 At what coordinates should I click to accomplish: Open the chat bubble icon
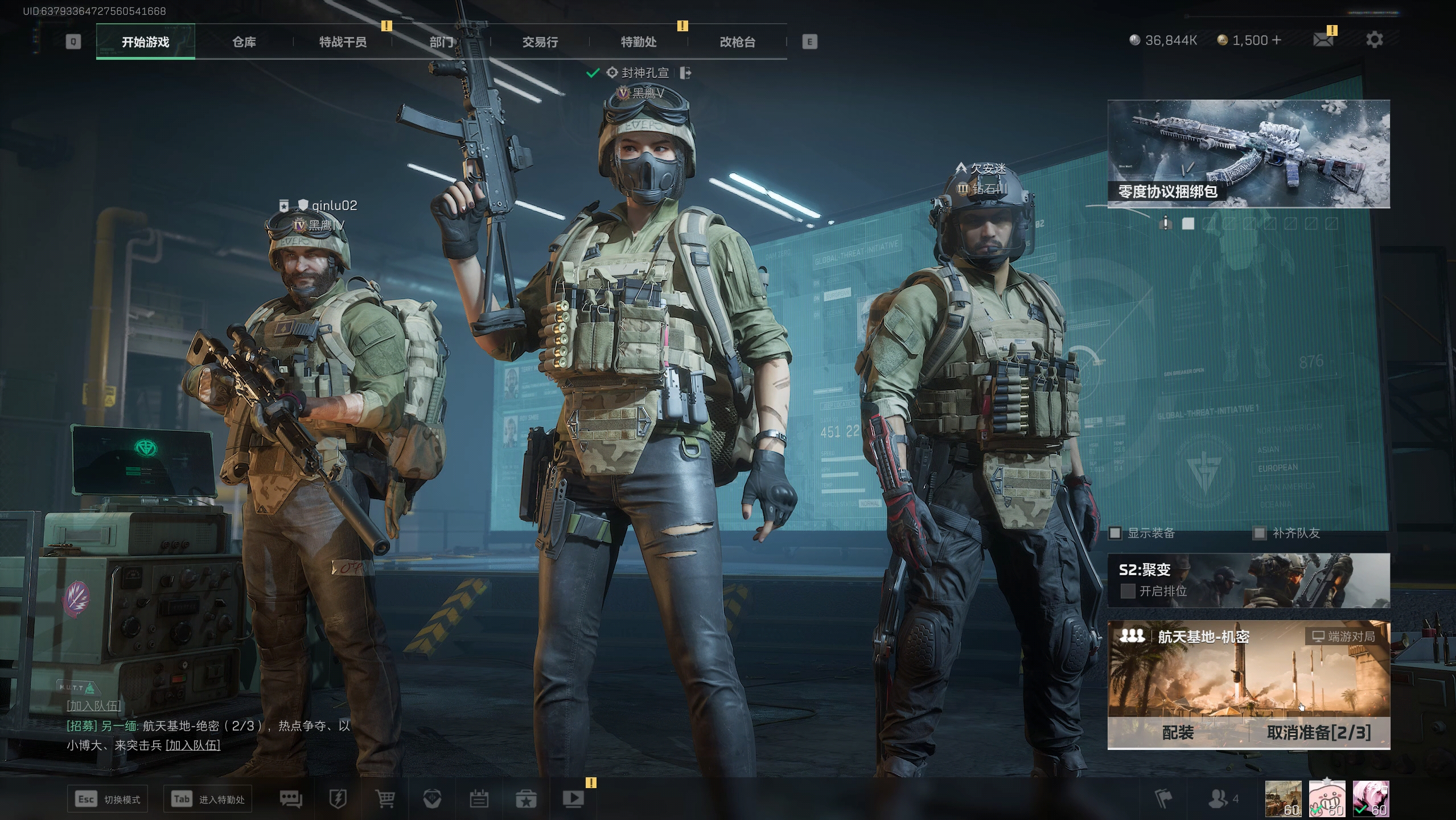(291, 799)
